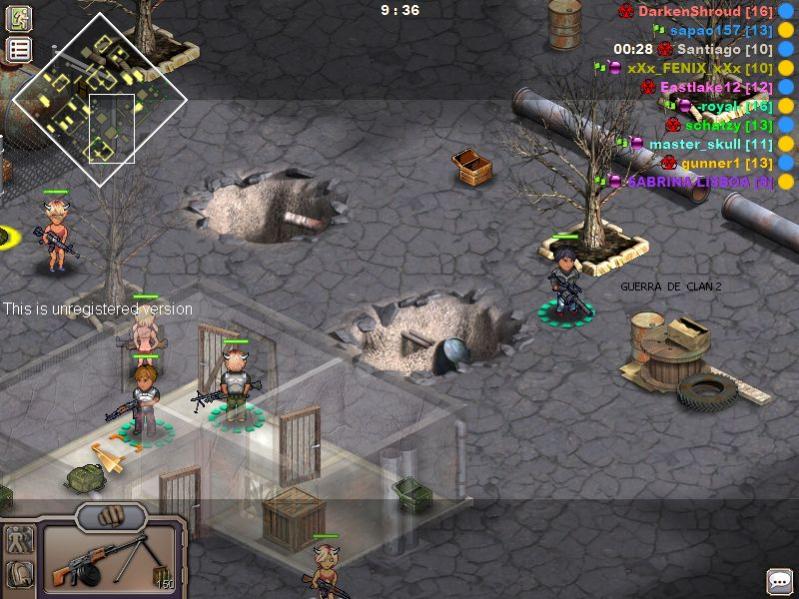Viewport: 799px width, 599px height.
Task: Click the exit game running-man icon
Action: click(x=19, y=18)
